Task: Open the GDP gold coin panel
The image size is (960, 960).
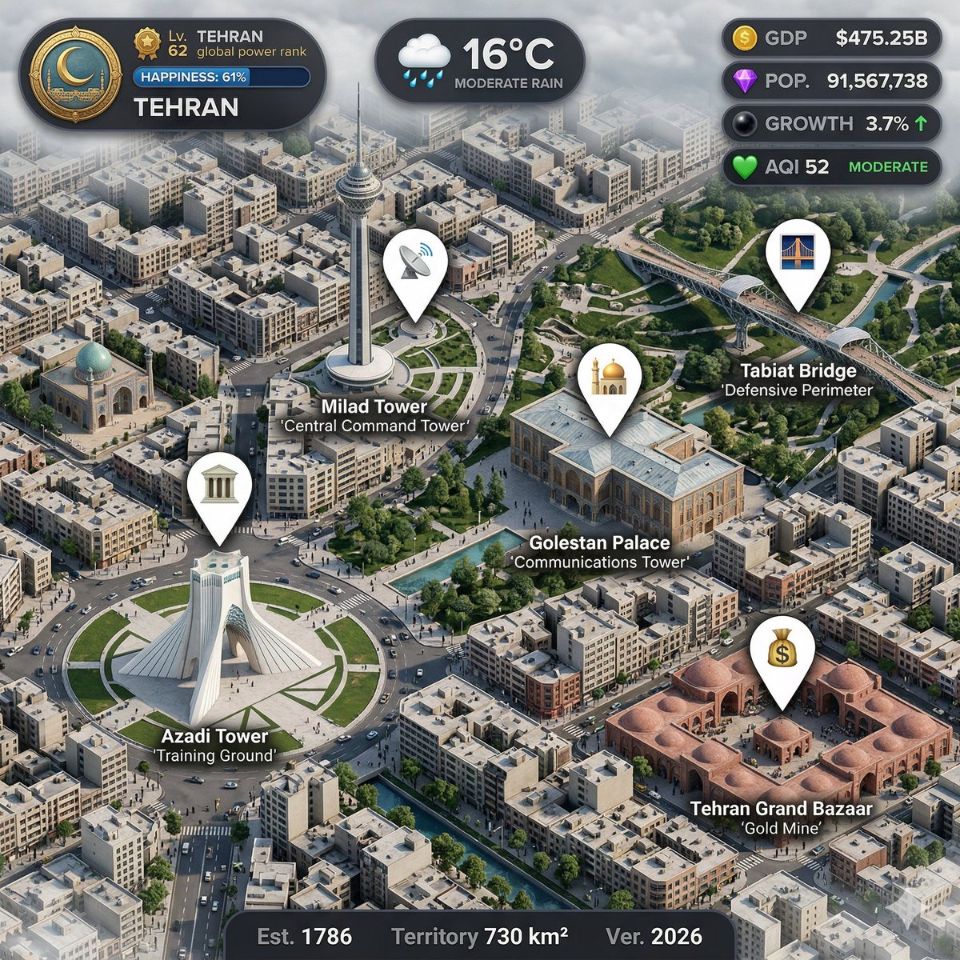Action: (x=830, y=39)
